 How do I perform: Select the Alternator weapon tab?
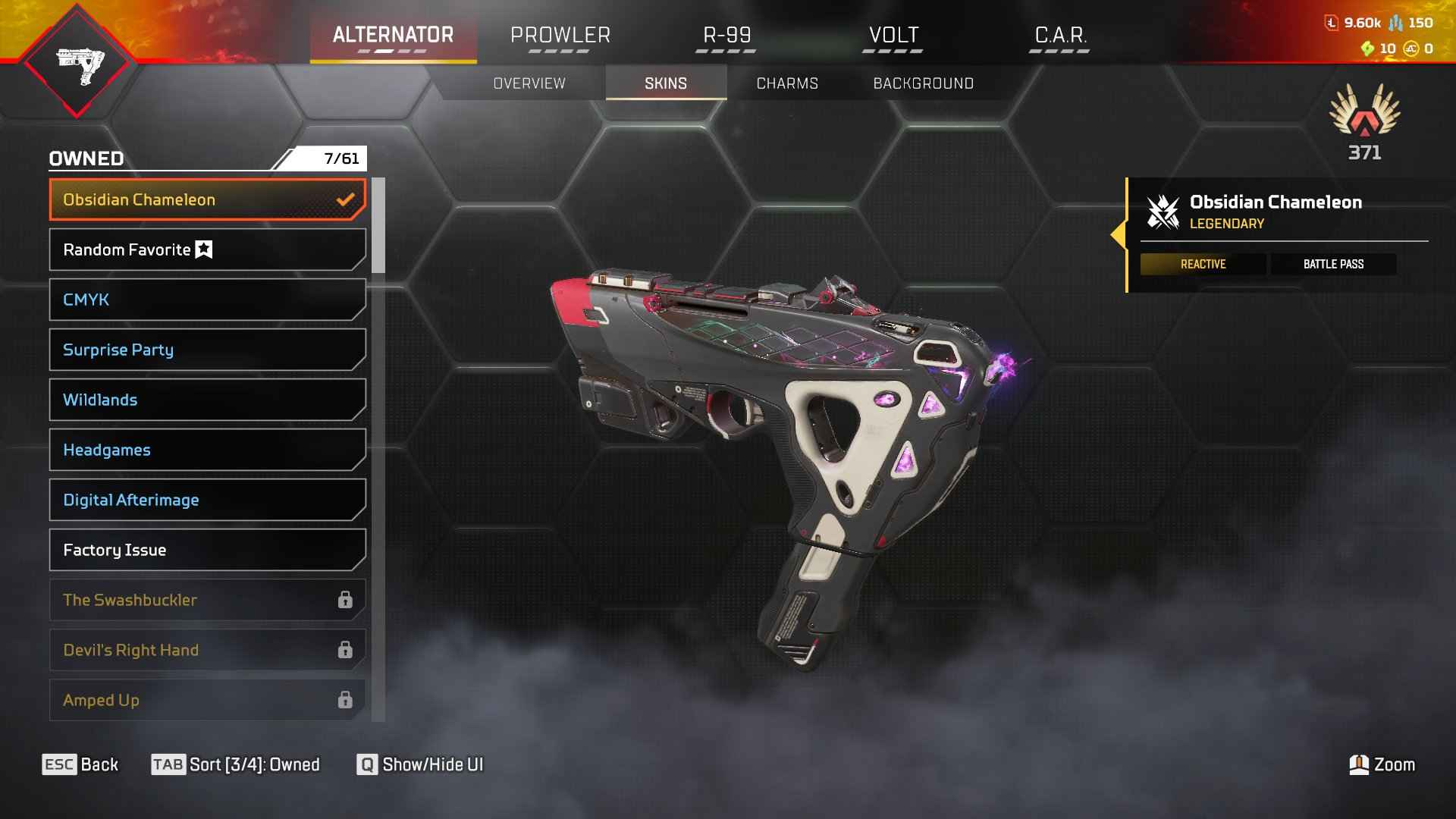pos(393,36)
